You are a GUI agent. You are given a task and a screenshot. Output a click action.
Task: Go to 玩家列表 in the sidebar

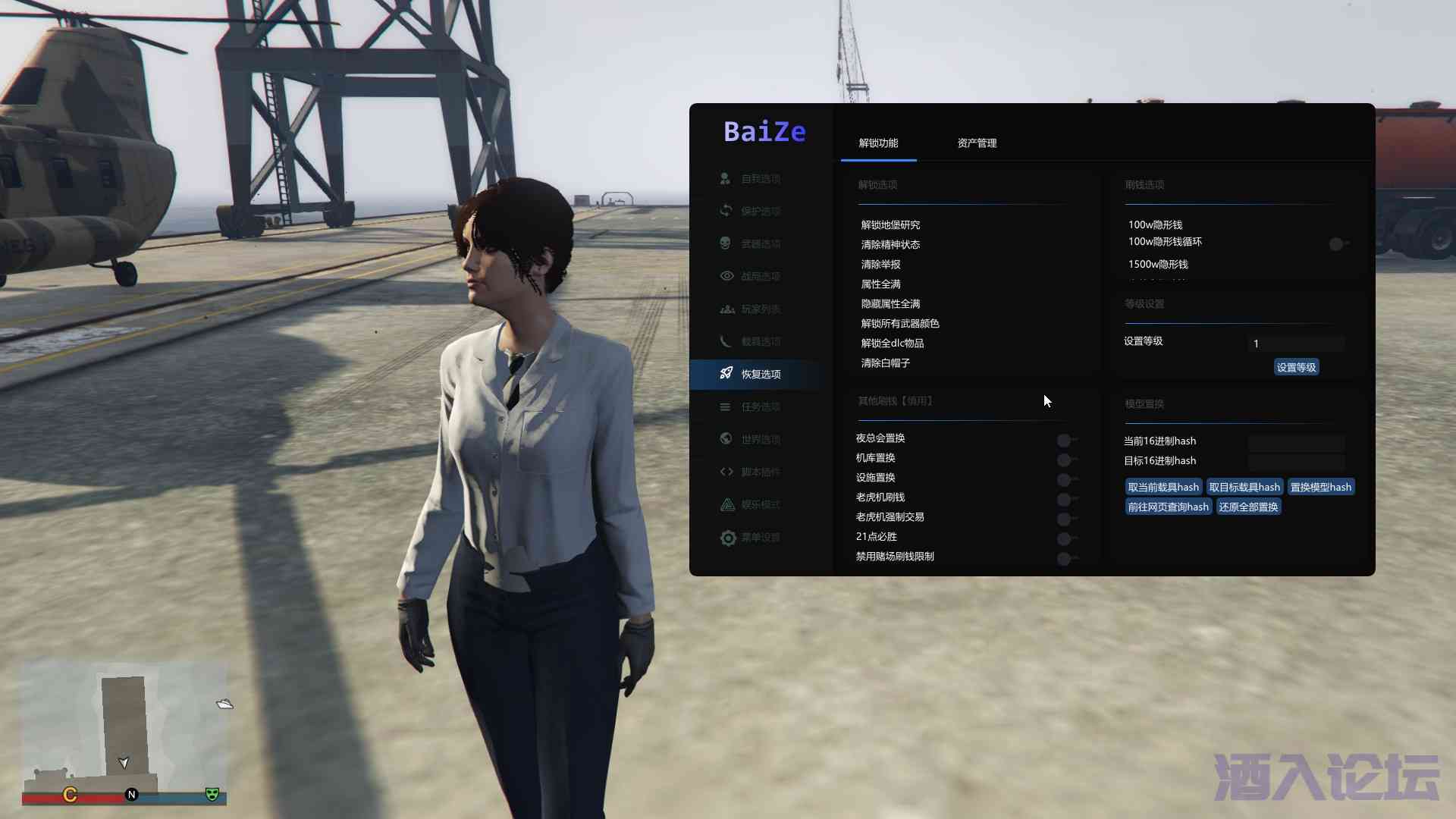coord(760,309)
